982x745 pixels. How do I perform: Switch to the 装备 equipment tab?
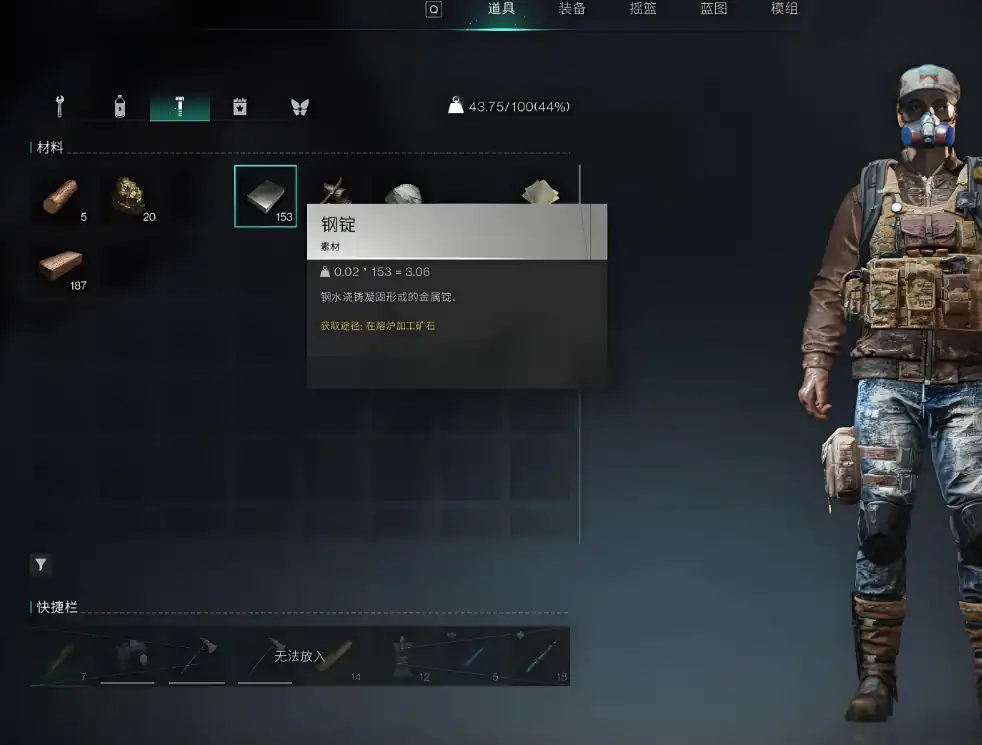pyautogui.click(x=572, y=9)
